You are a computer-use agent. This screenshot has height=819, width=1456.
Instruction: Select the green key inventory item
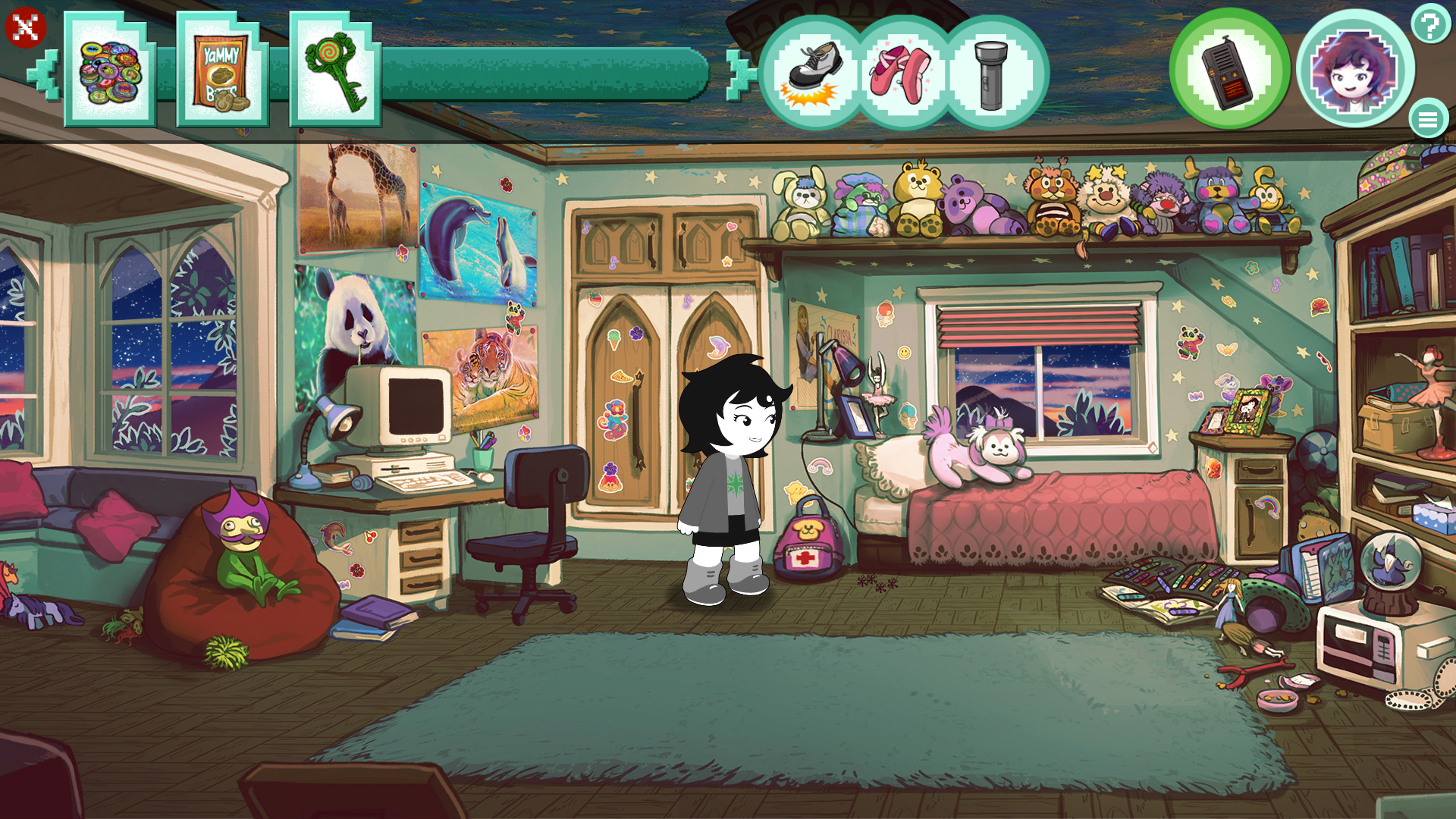tap(334, 72)
